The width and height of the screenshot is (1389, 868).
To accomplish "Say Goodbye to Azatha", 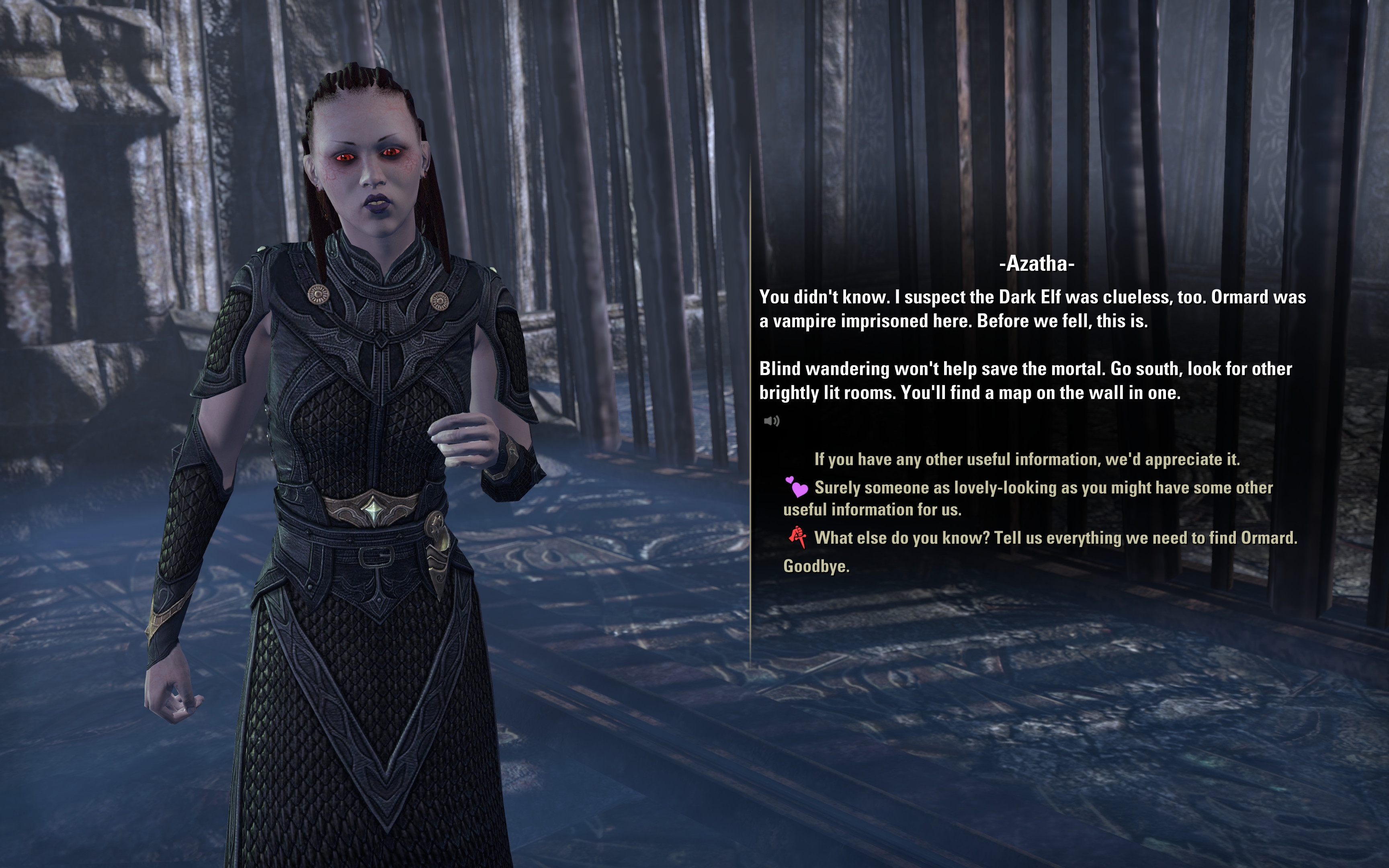I will pos(816,566).
